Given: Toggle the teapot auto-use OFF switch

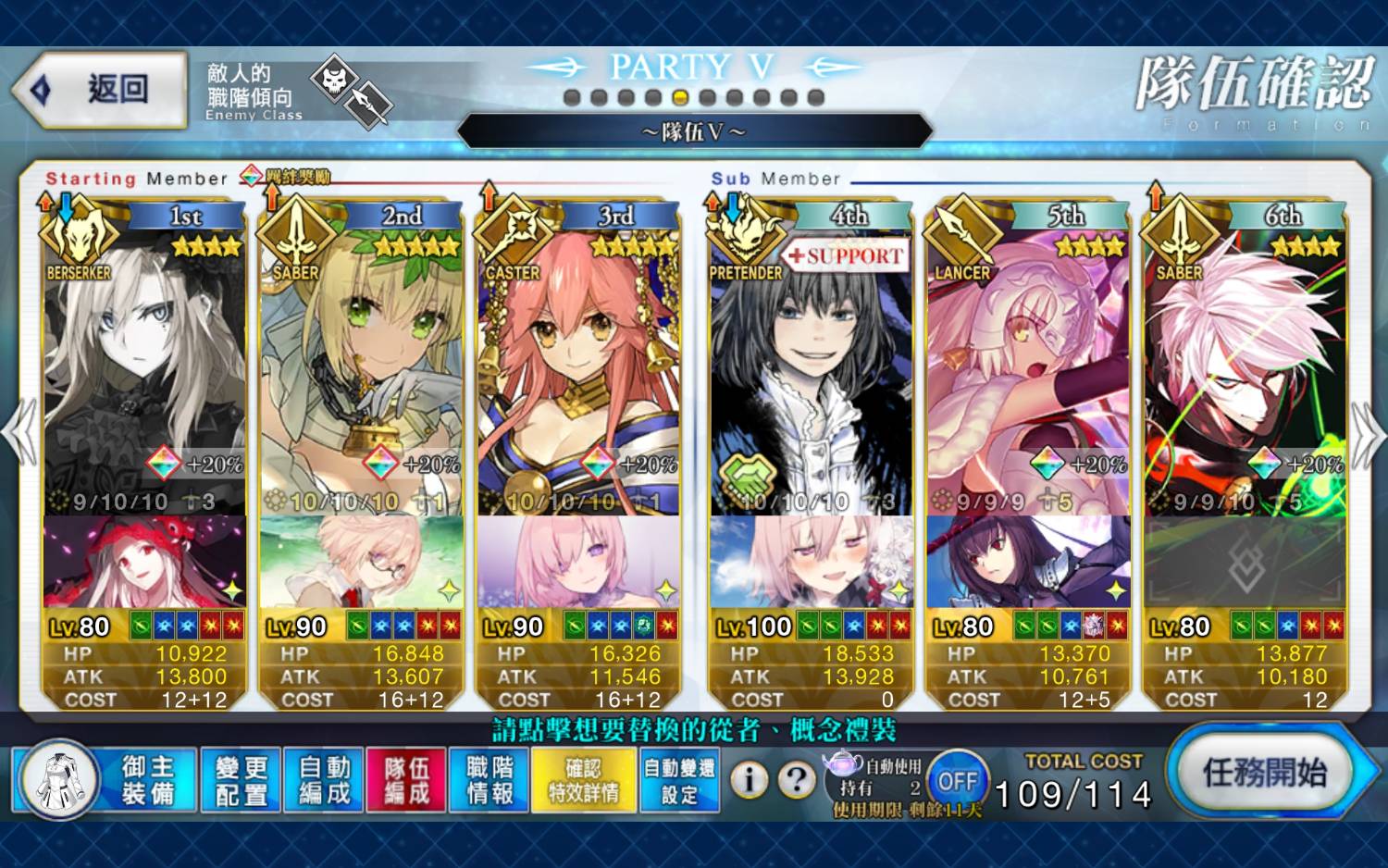Looking at the screenshot, I should 958,781.
